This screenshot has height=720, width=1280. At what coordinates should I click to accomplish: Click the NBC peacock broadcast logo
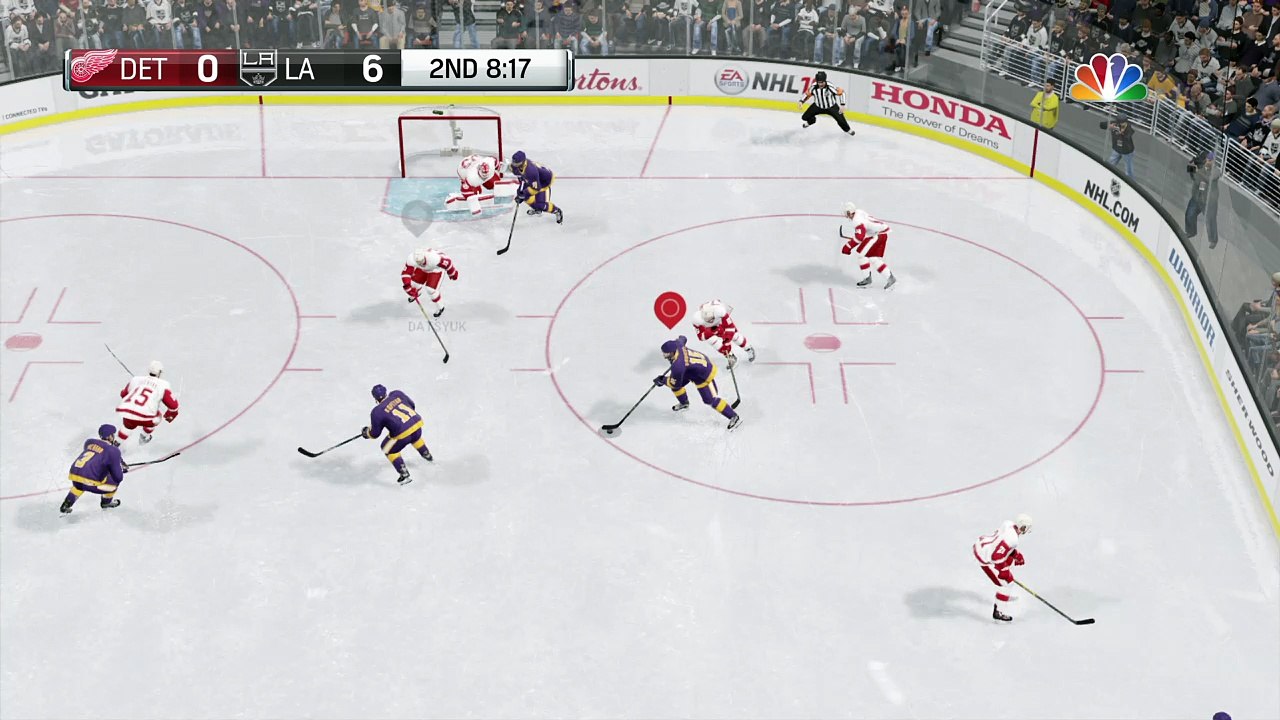click(x=1108, y=79)
